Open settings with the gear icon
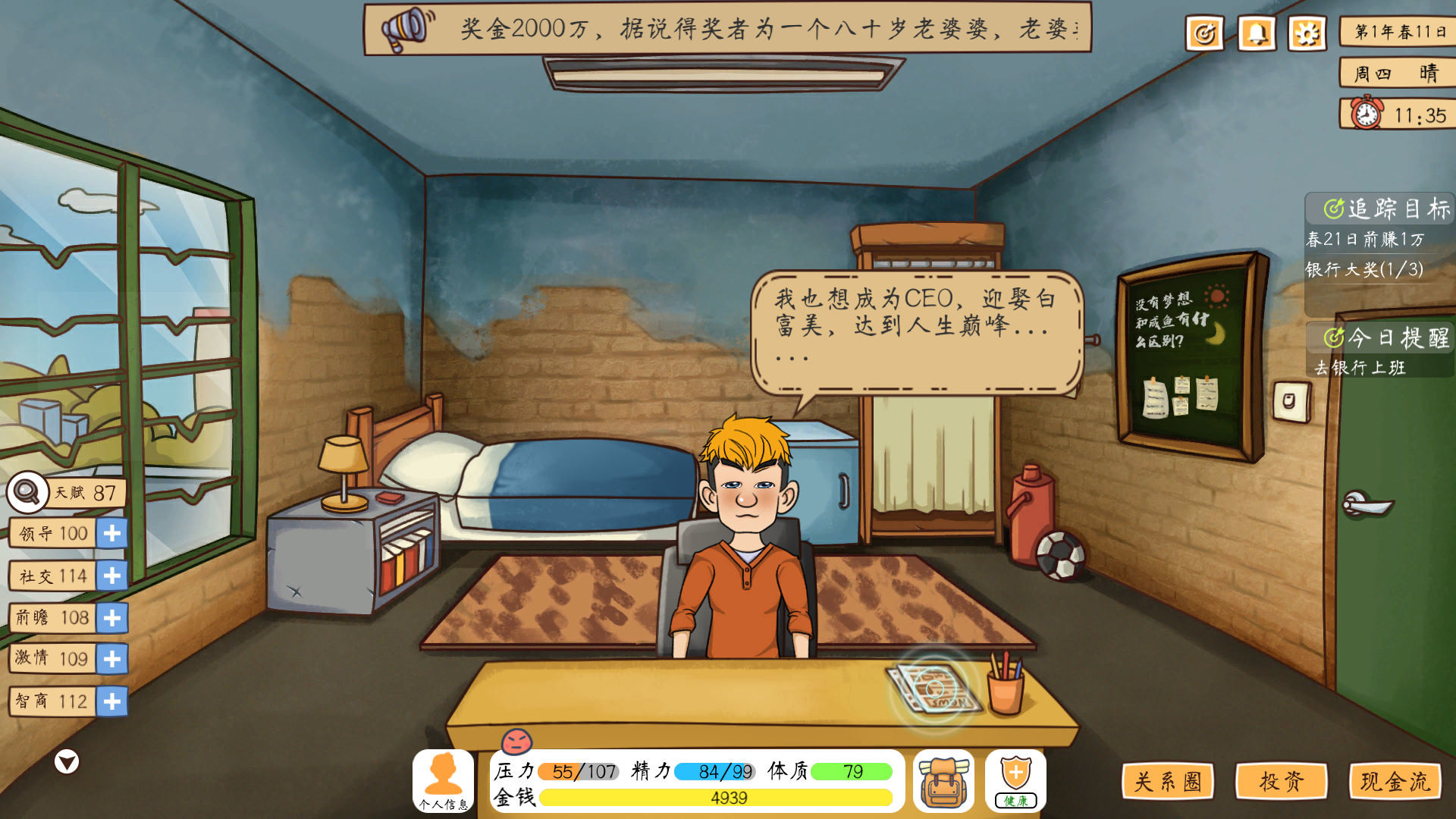 [1305, 33]
